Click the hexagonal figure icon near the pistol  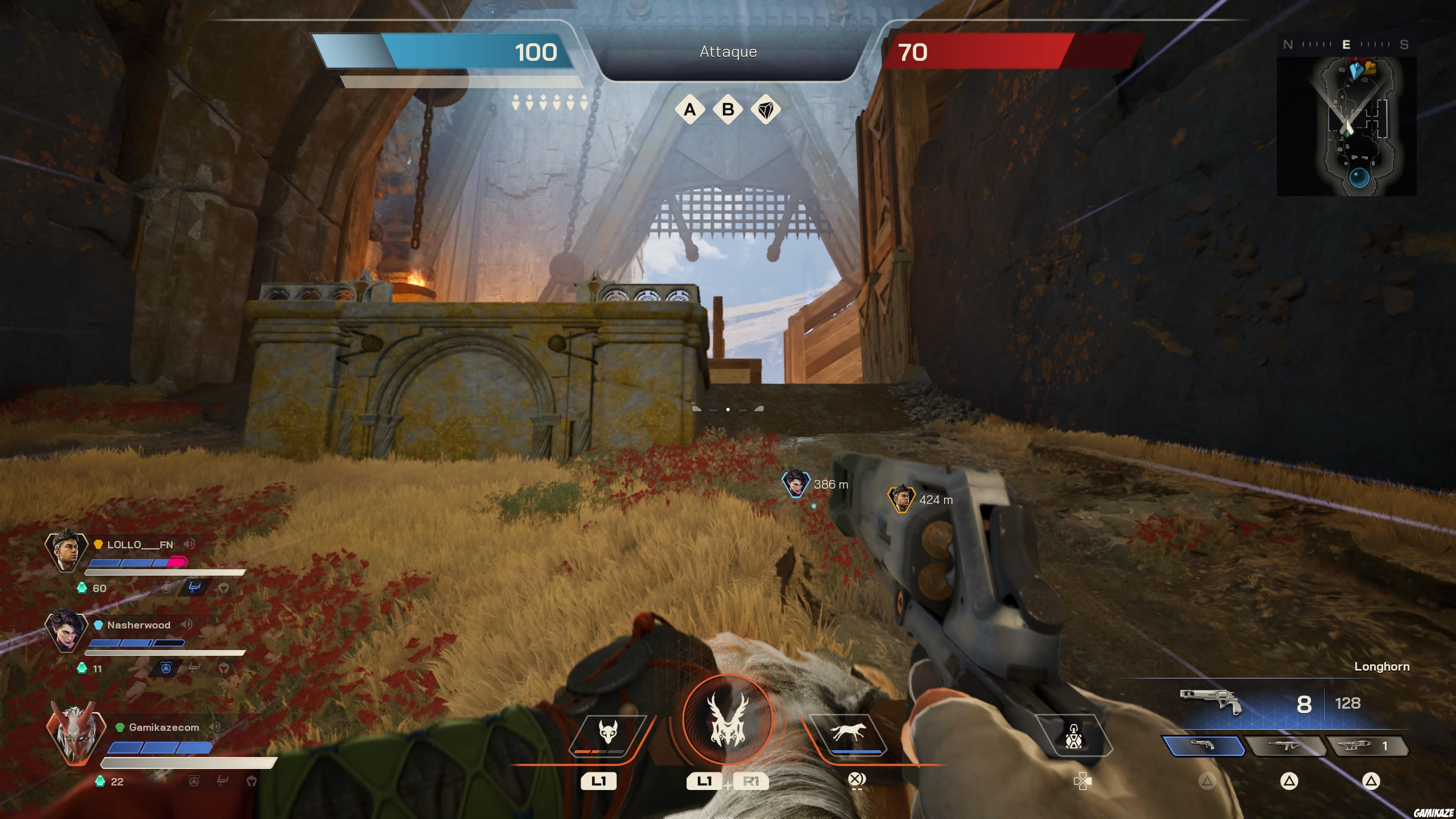[1073, 736]
